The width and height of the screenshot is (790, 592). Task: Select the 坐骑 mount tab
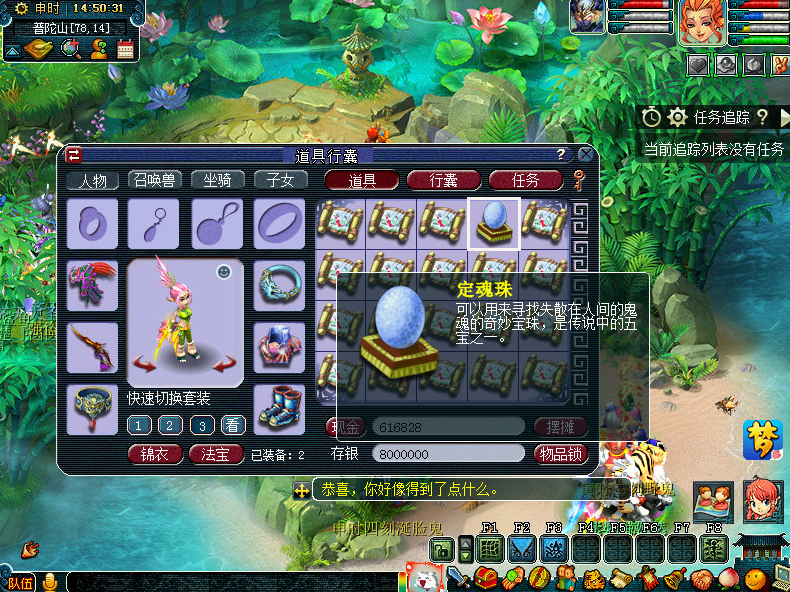point(217,180)
